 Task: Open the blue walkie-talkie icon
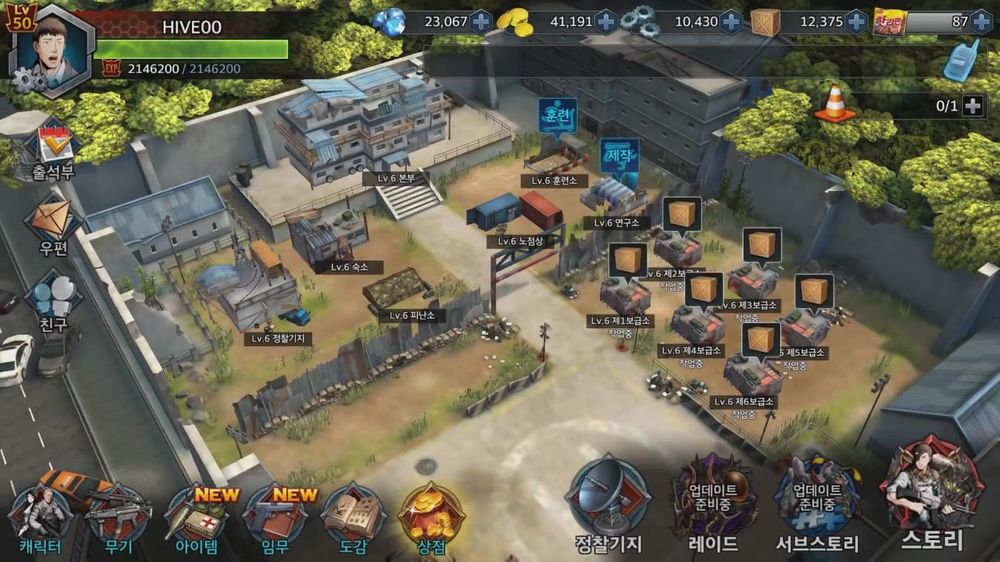pos(961,62)
